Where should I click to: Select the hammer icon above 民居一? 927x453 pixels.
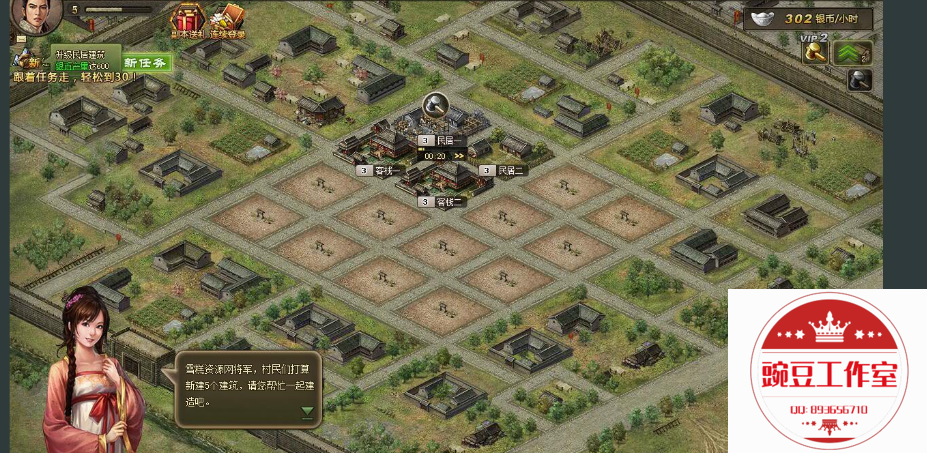435,104
